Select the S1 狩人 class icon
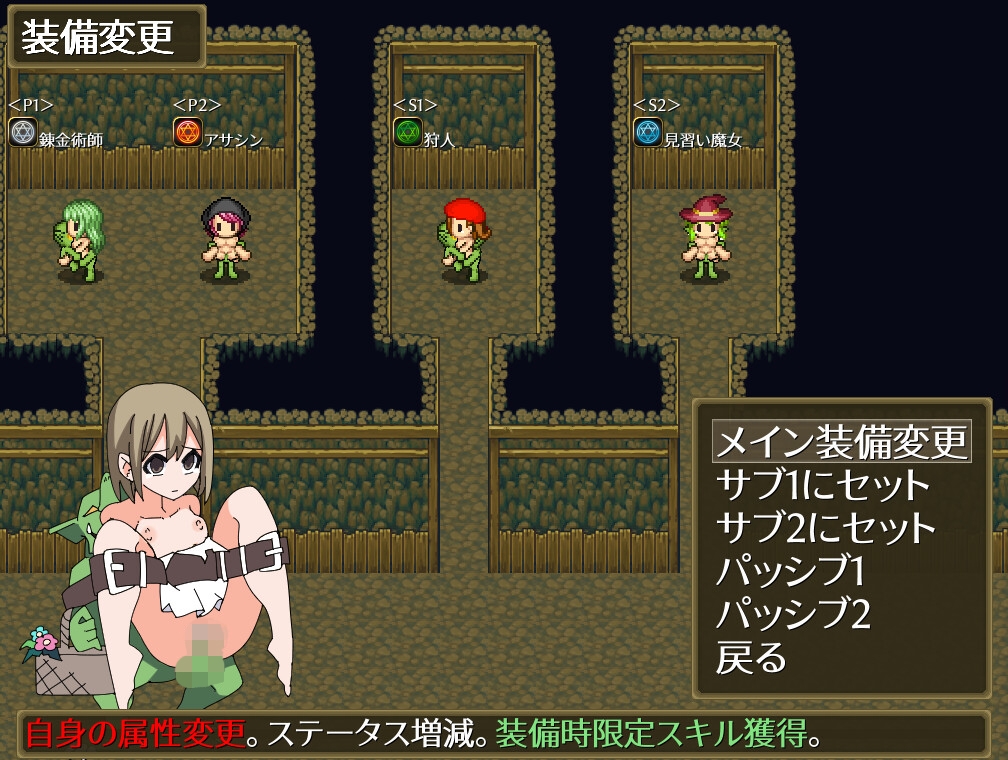 408,132
